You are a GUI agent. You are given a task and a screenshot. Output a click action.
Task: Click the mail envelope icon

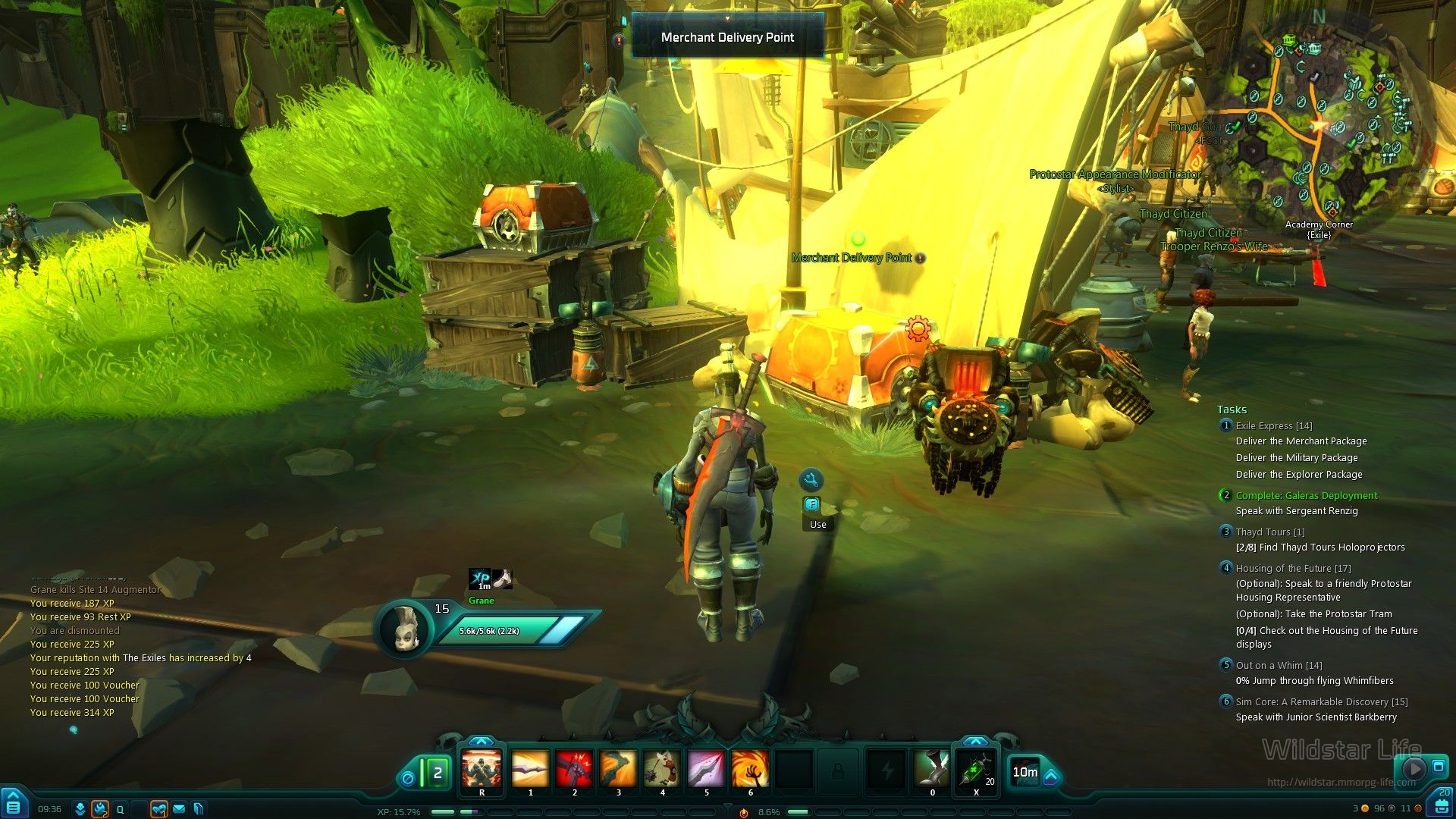coord(179,809)
